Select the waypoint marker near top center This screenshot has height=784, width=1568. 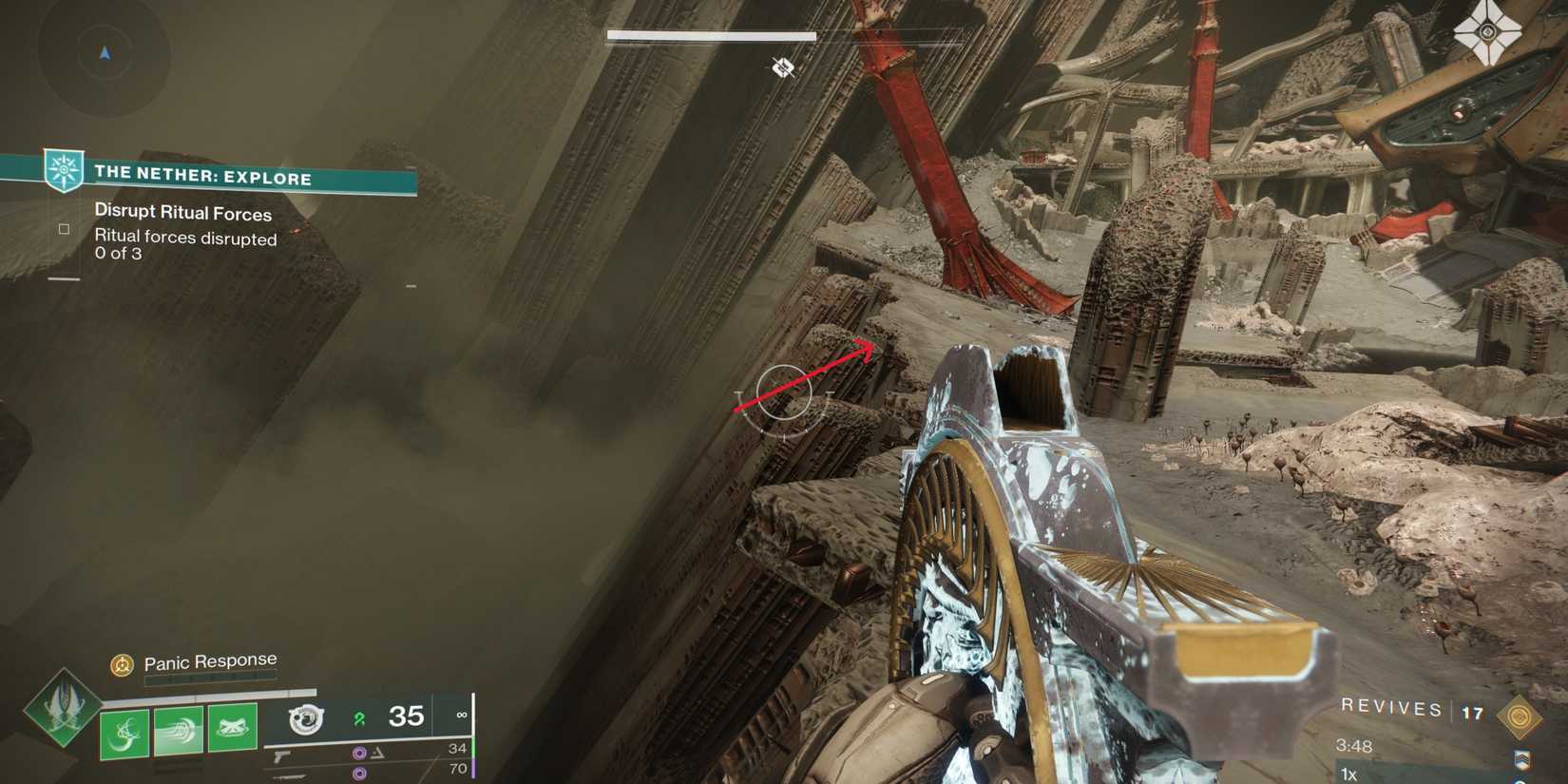click(x=782, y=67)
